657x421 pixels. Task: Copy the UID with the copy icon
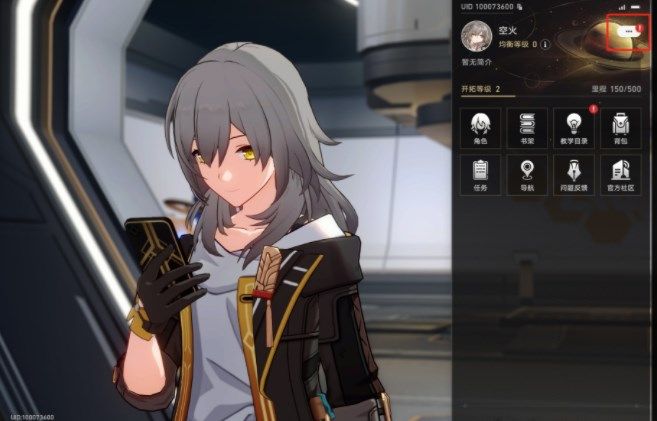519,7
